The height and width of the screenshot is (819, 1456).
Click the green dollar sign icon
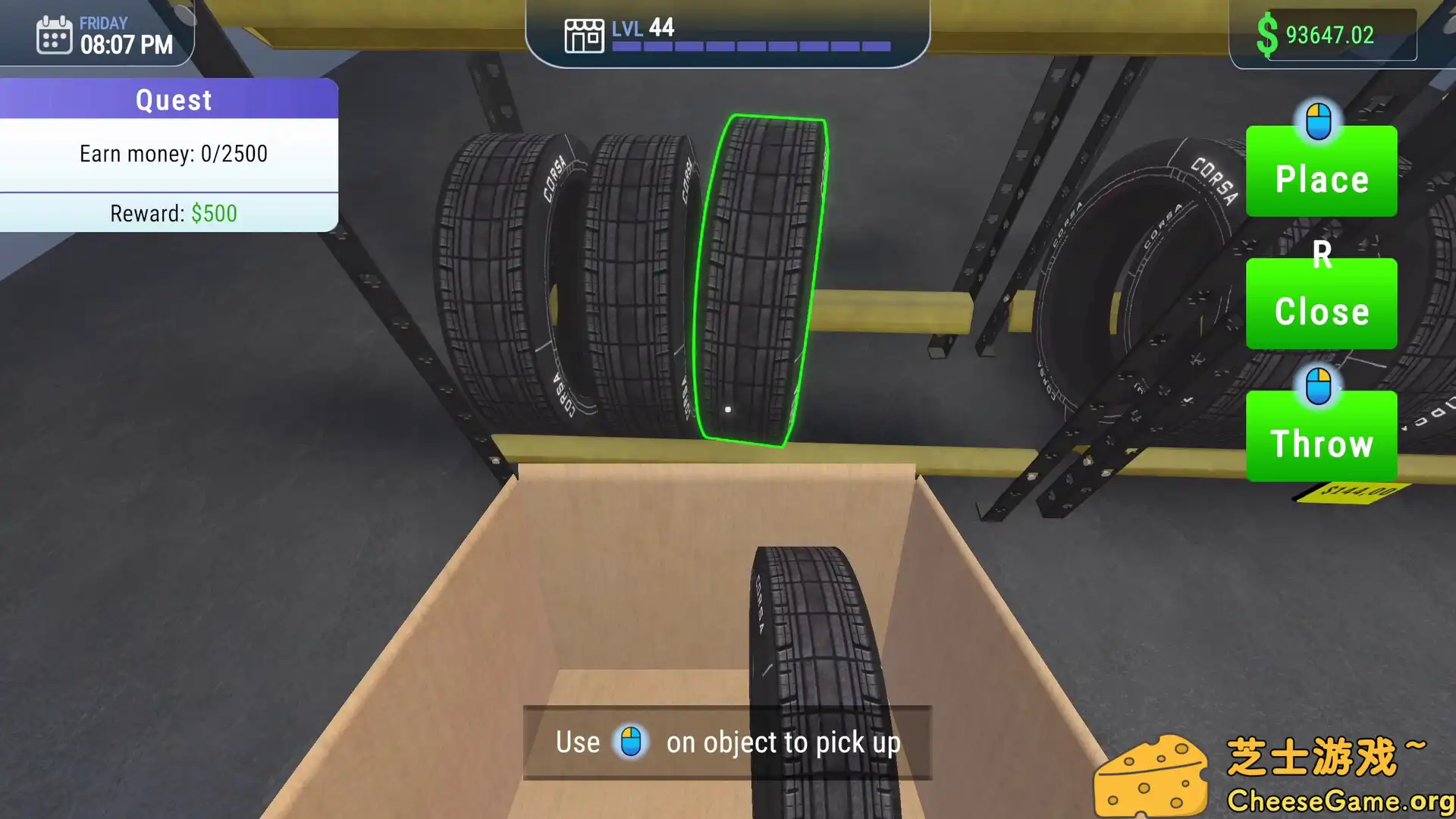click(x=1267, y=33)
